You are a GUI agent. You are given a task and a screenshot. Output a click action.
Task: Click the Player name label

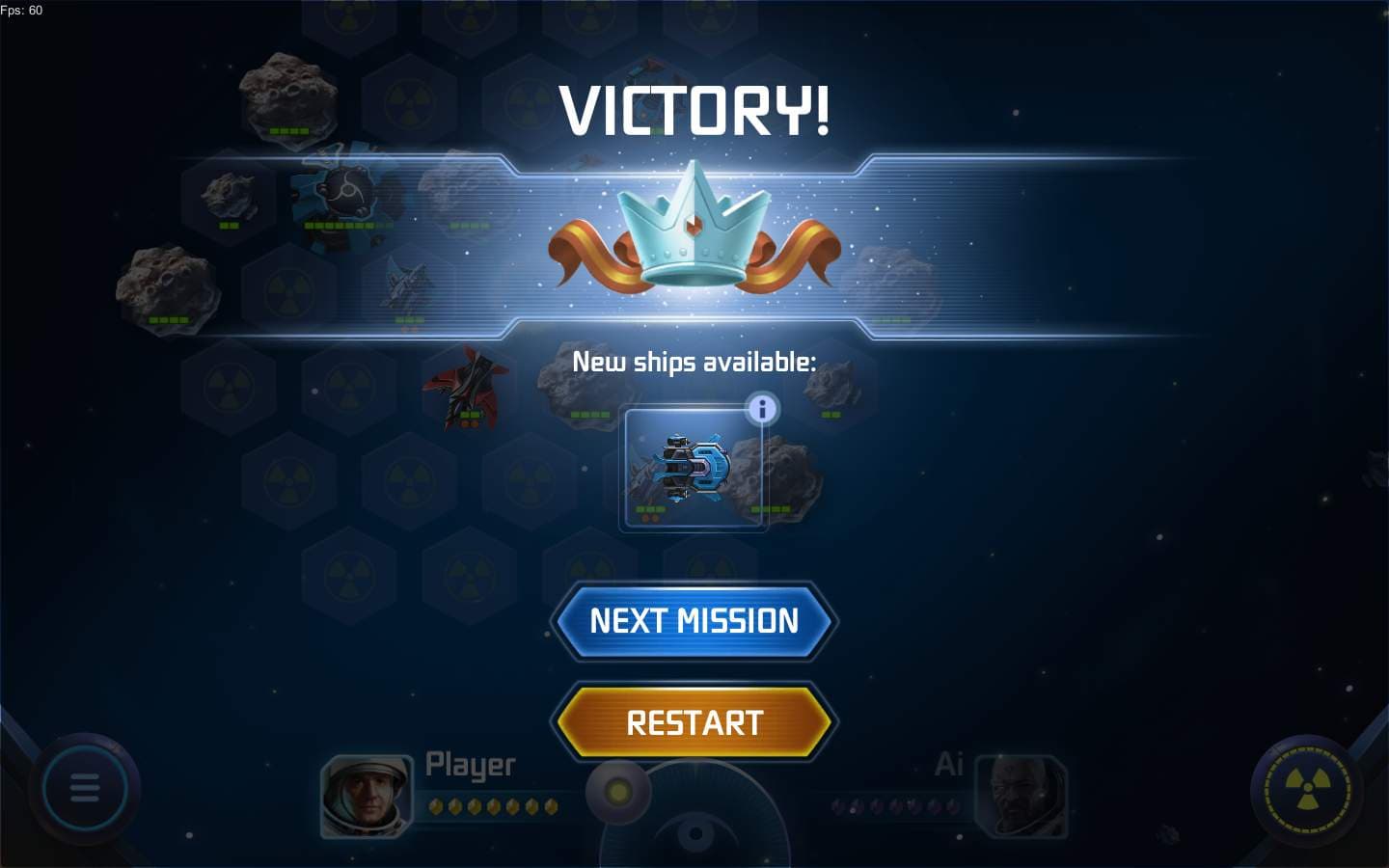[470, 765]
